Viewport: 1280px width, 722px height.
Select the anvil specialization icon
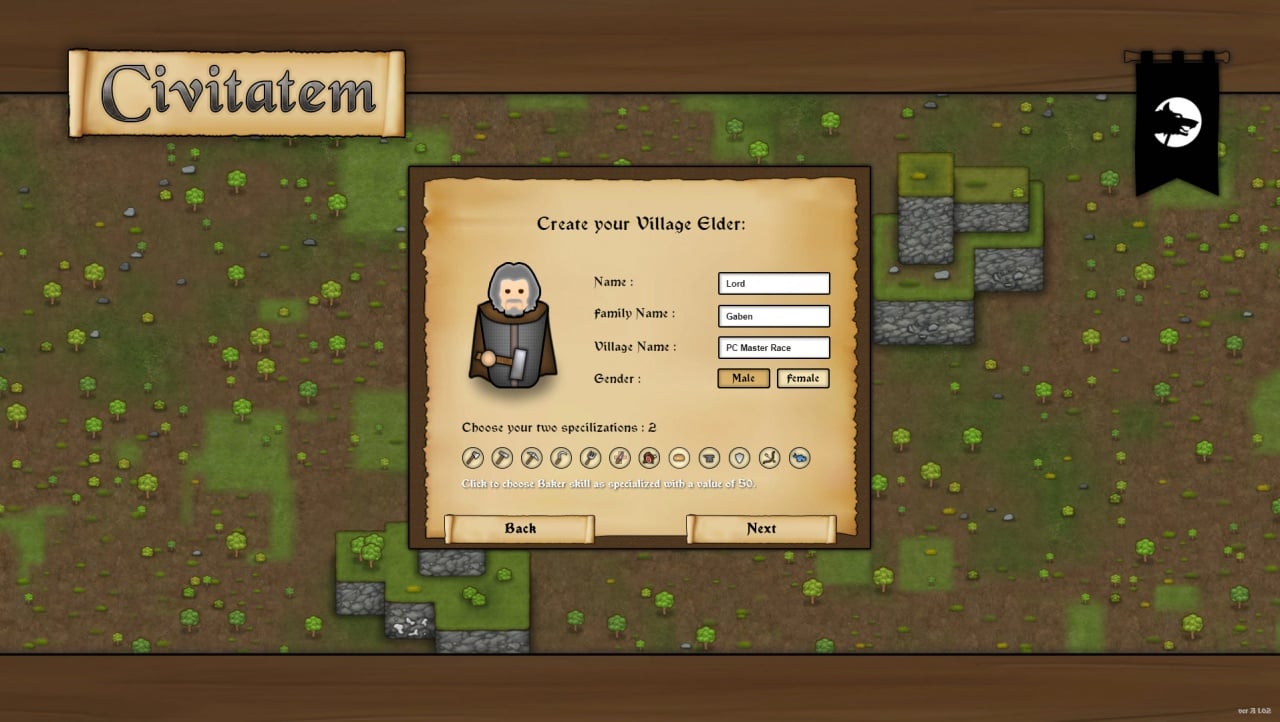click(709, 458)
